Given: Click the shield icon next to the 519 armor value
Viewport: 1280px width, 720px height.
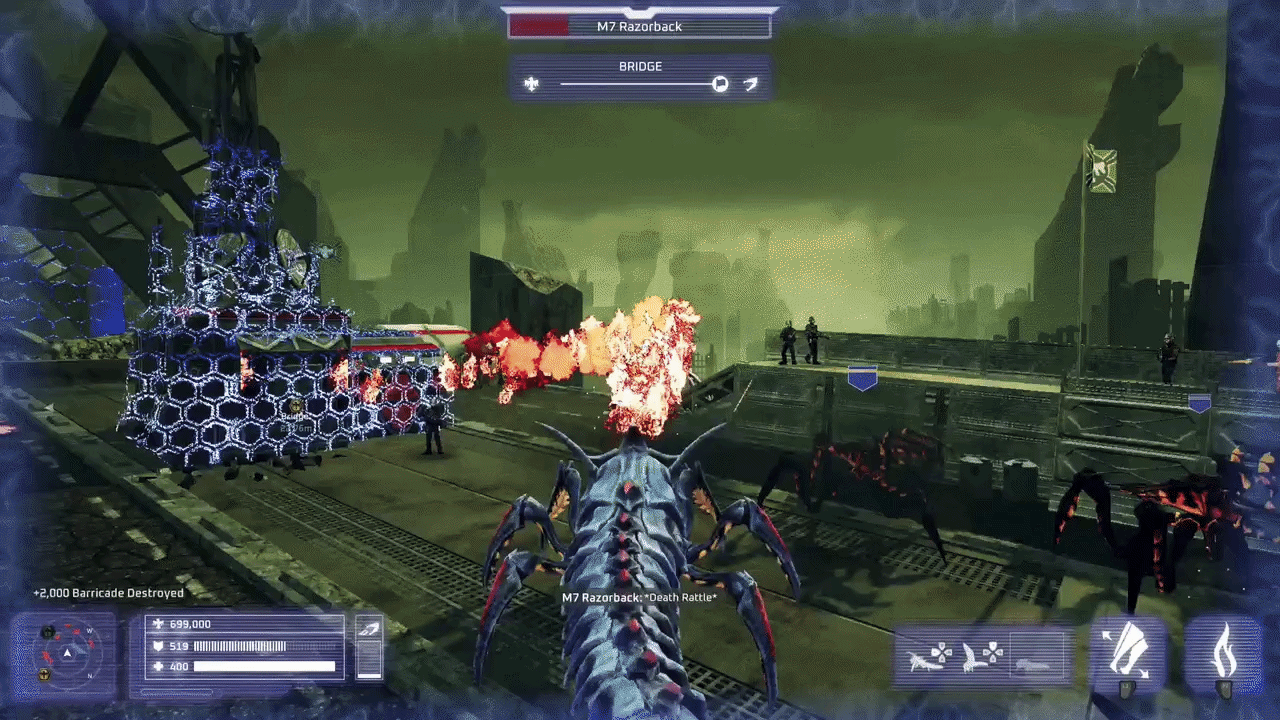Looking at the screenshot, I should coord(157,646).
